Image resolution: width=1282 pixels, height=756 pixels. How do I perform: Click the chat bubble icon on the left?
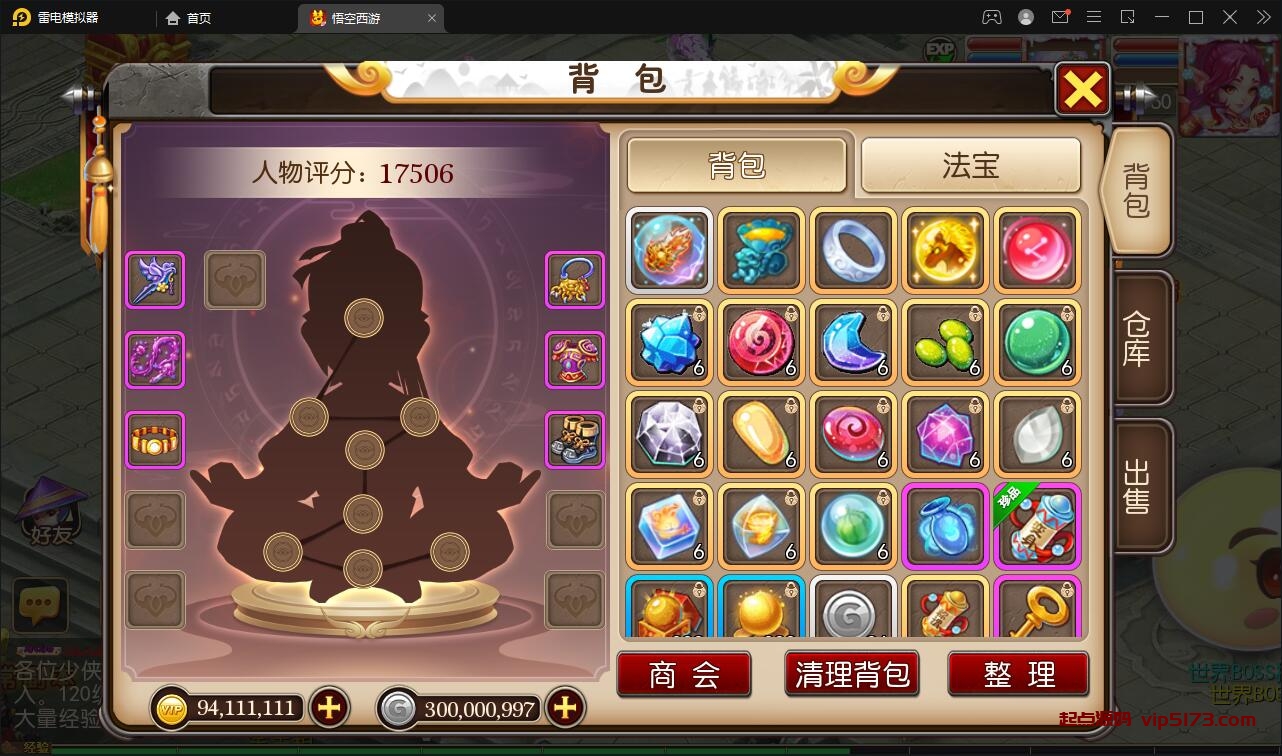click(40, 605)
